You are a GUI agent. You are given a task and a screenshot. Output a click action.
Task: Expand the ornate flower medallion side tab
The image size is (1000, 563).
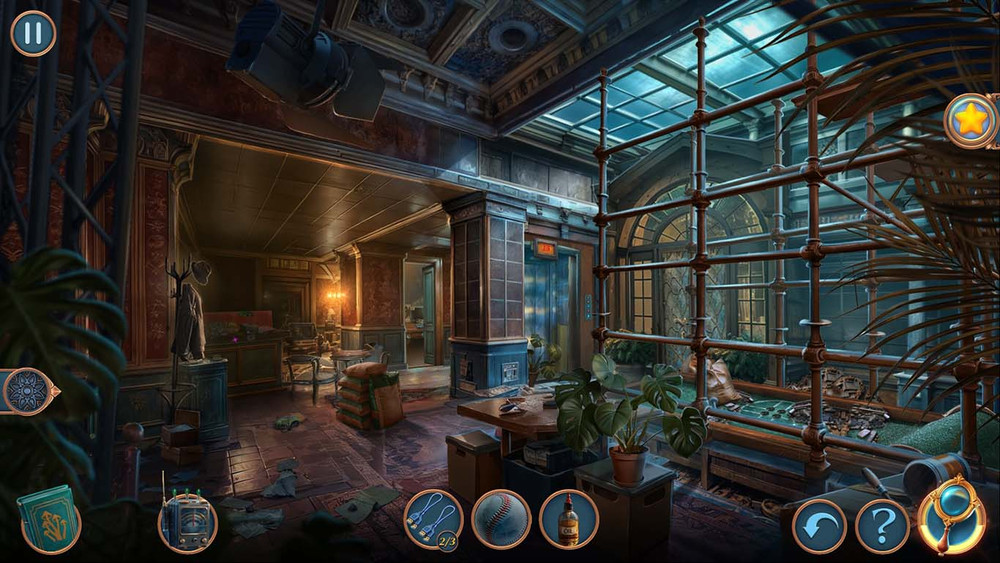tap(27, 391)
